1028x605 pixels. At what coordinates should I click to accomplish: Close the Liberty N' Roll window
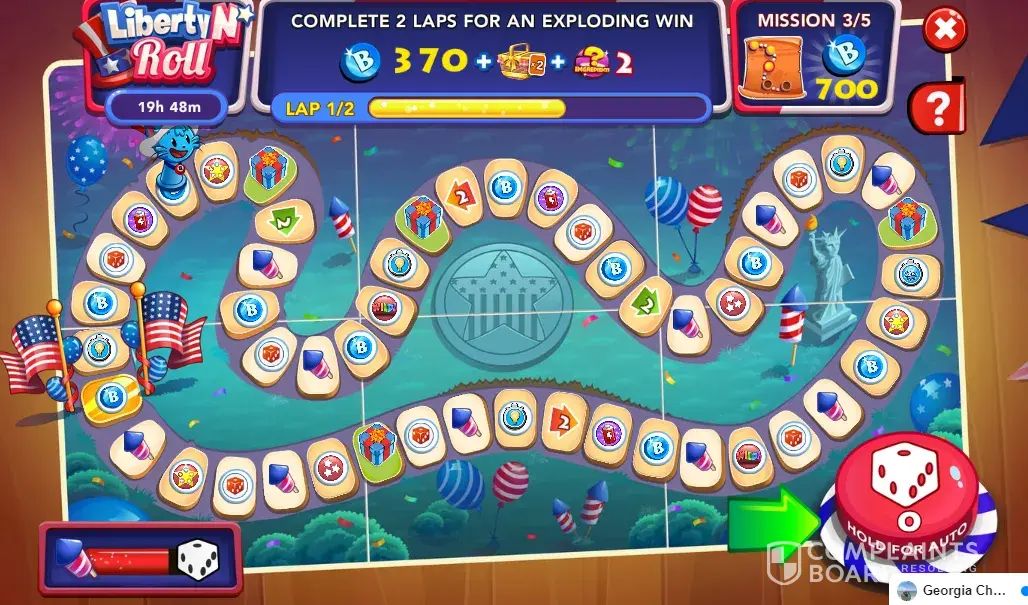click(x=944, y=29)
